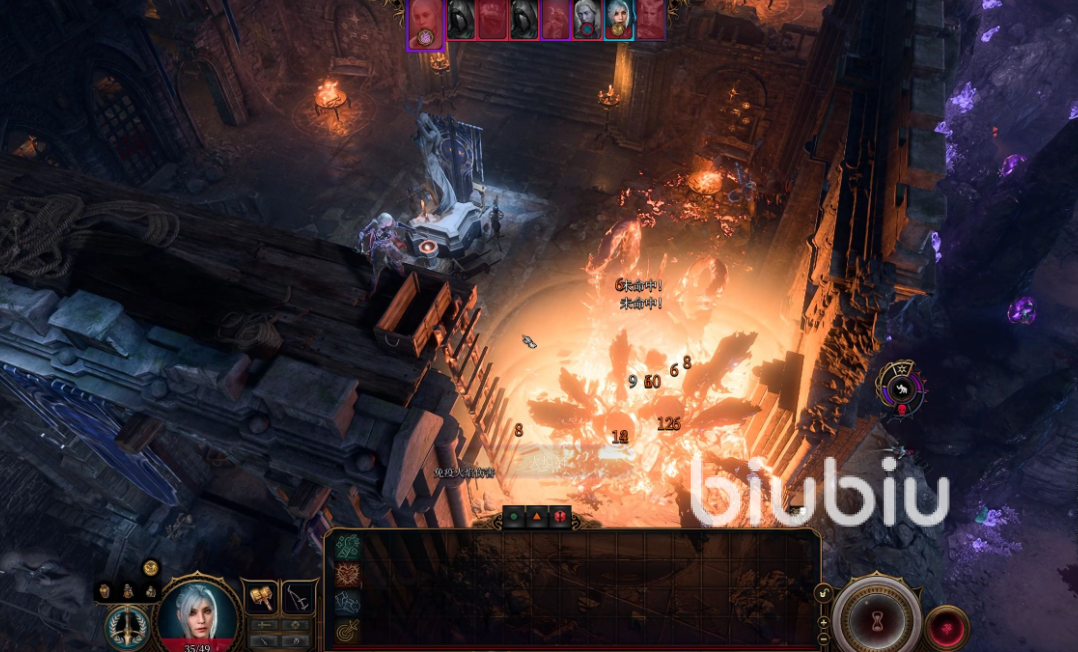Select the target-and-arrow hotbar ability
1078x652 pixels.
point(347,630)
